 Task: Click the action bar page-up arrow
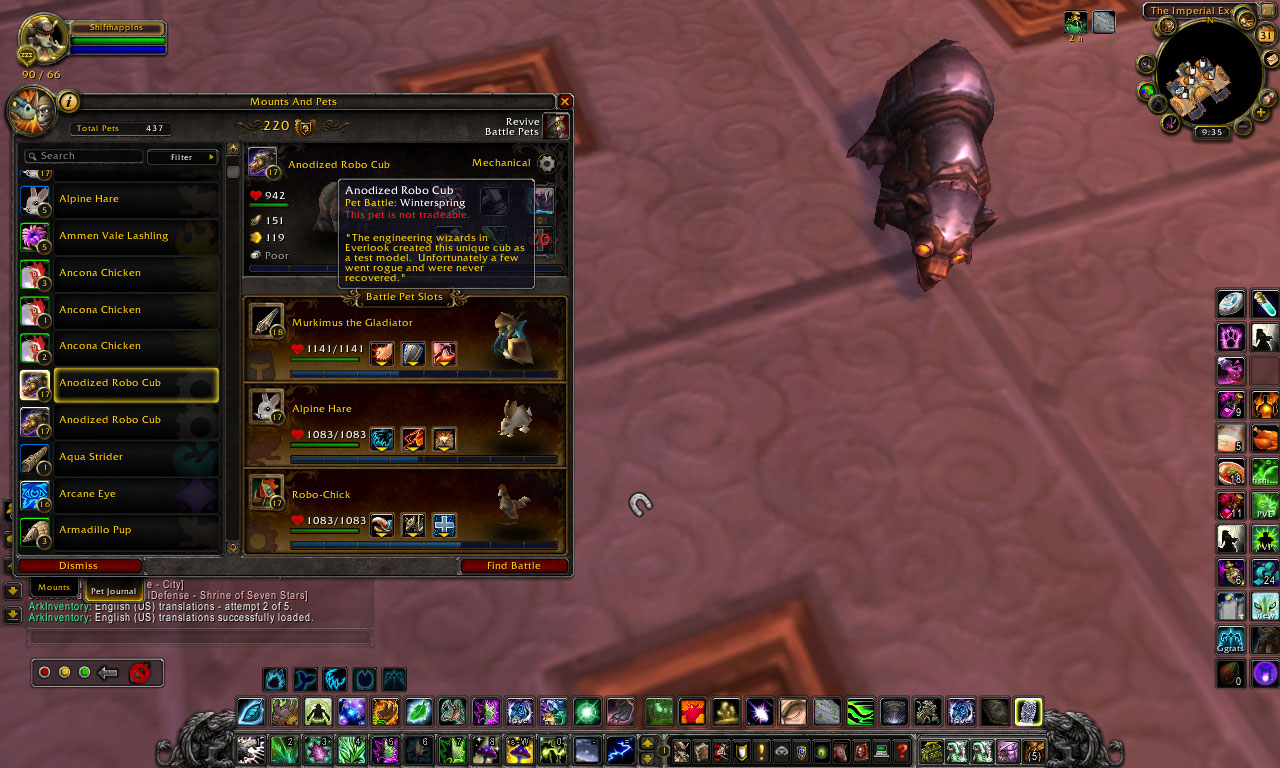tap(647, 744)
